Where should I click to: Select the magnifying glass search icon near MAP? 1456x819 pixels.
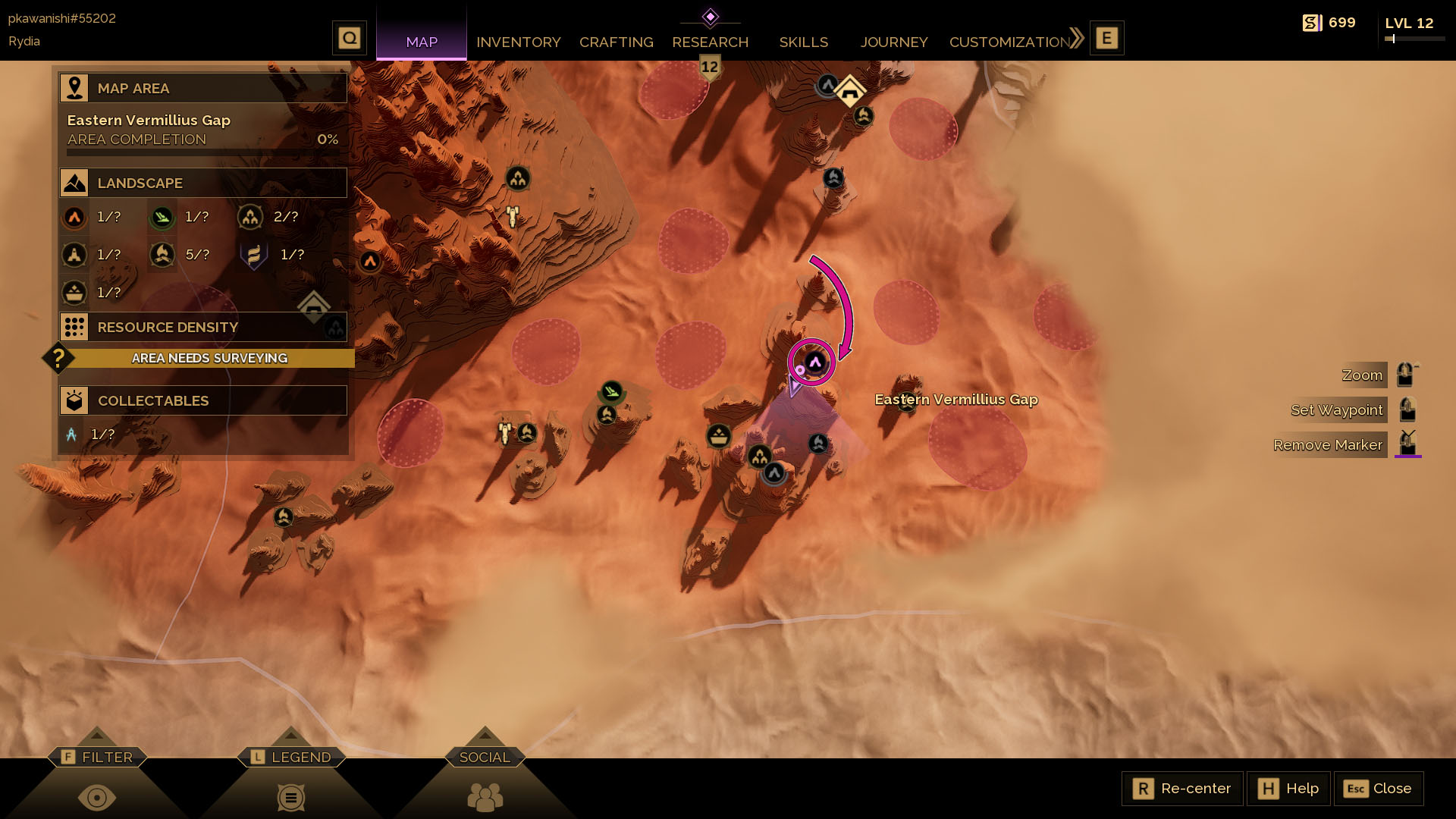[x=349, y=36]
